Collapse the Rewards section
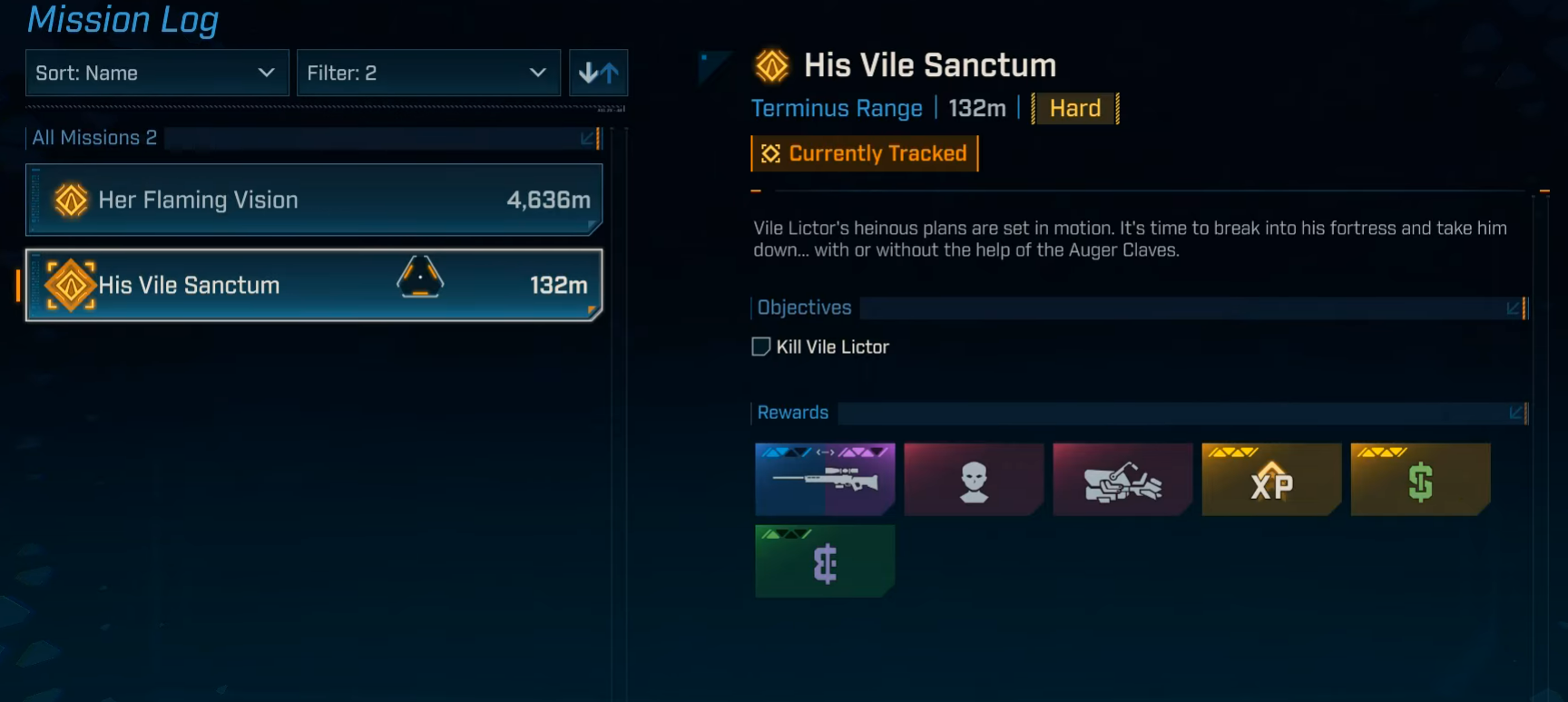This screenshot has height=702, width=1568. [1515, 414]
